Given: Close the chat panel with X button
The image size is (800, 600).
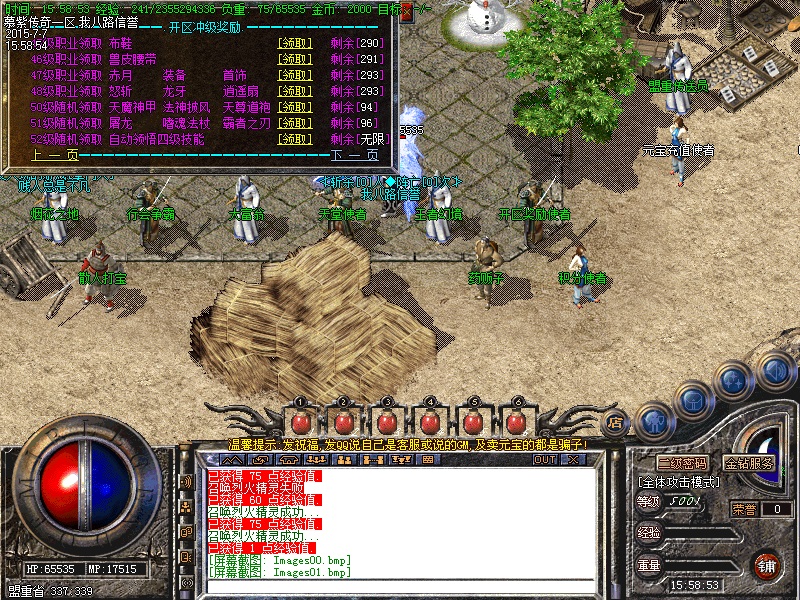Looking at the screenshot, I should (573, 460).
